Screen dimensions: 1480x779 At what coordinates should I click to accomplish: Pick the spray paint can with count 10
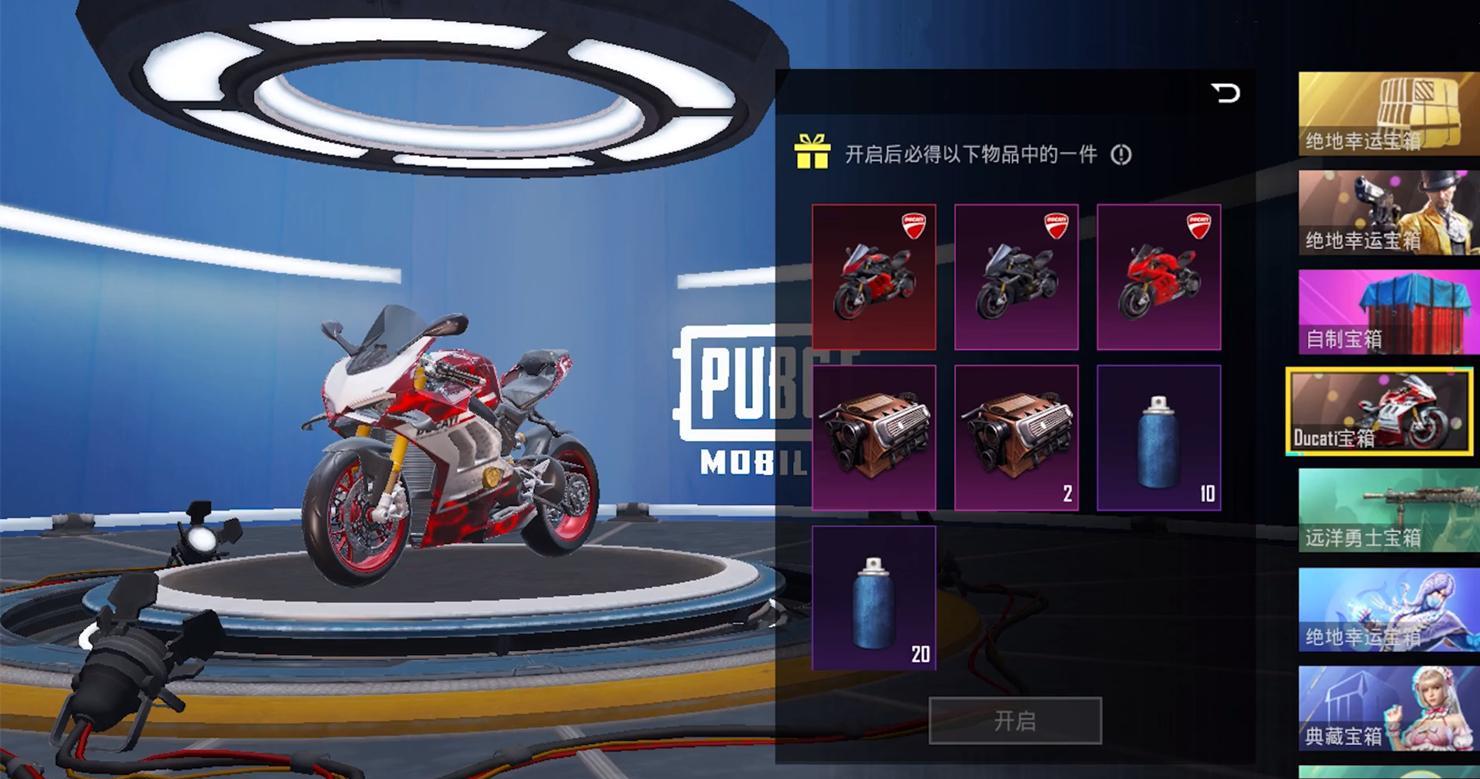tap(1158, 438)
